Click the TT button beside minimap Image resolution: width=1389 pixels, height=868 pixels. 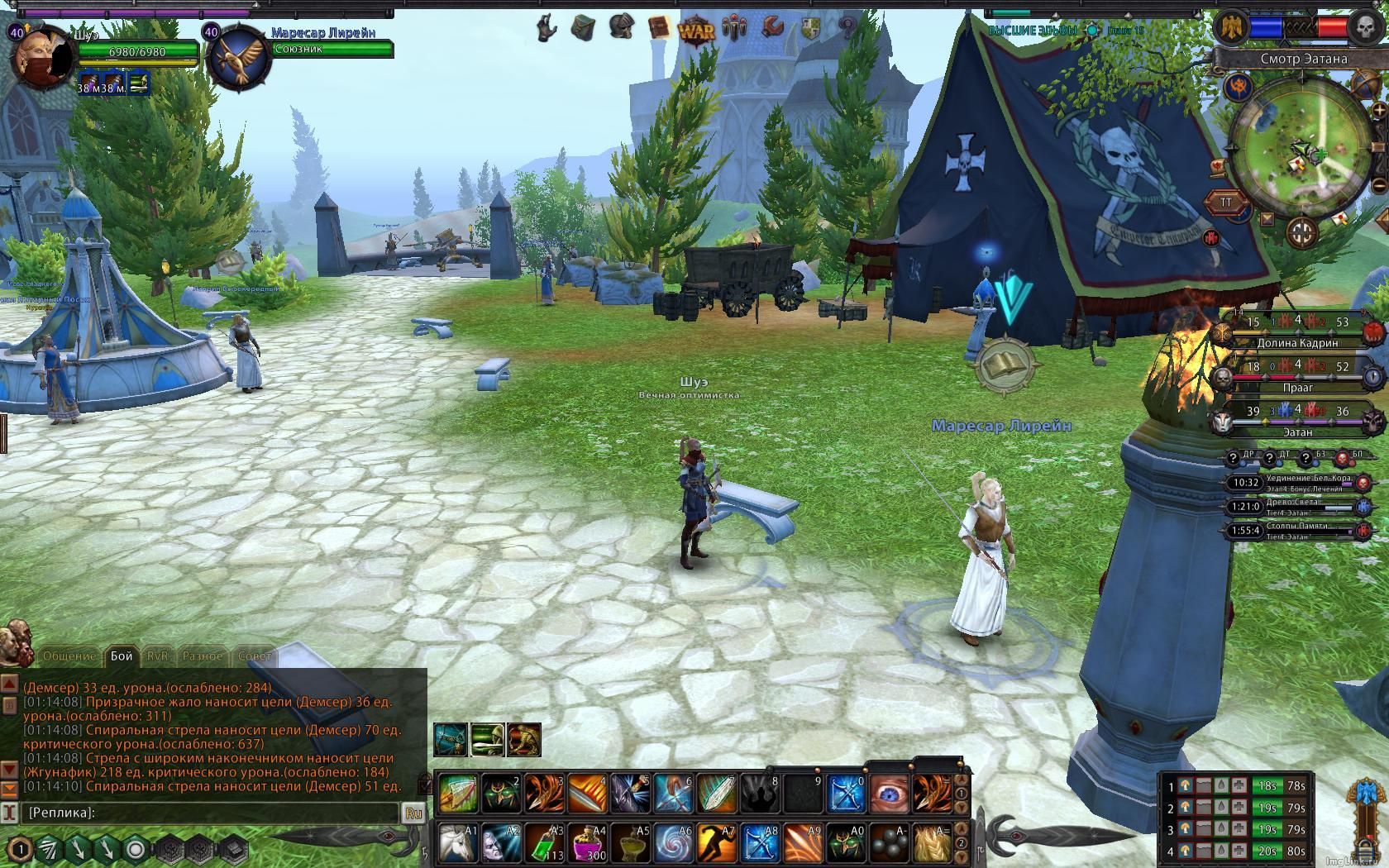[x=1226, y=203]
